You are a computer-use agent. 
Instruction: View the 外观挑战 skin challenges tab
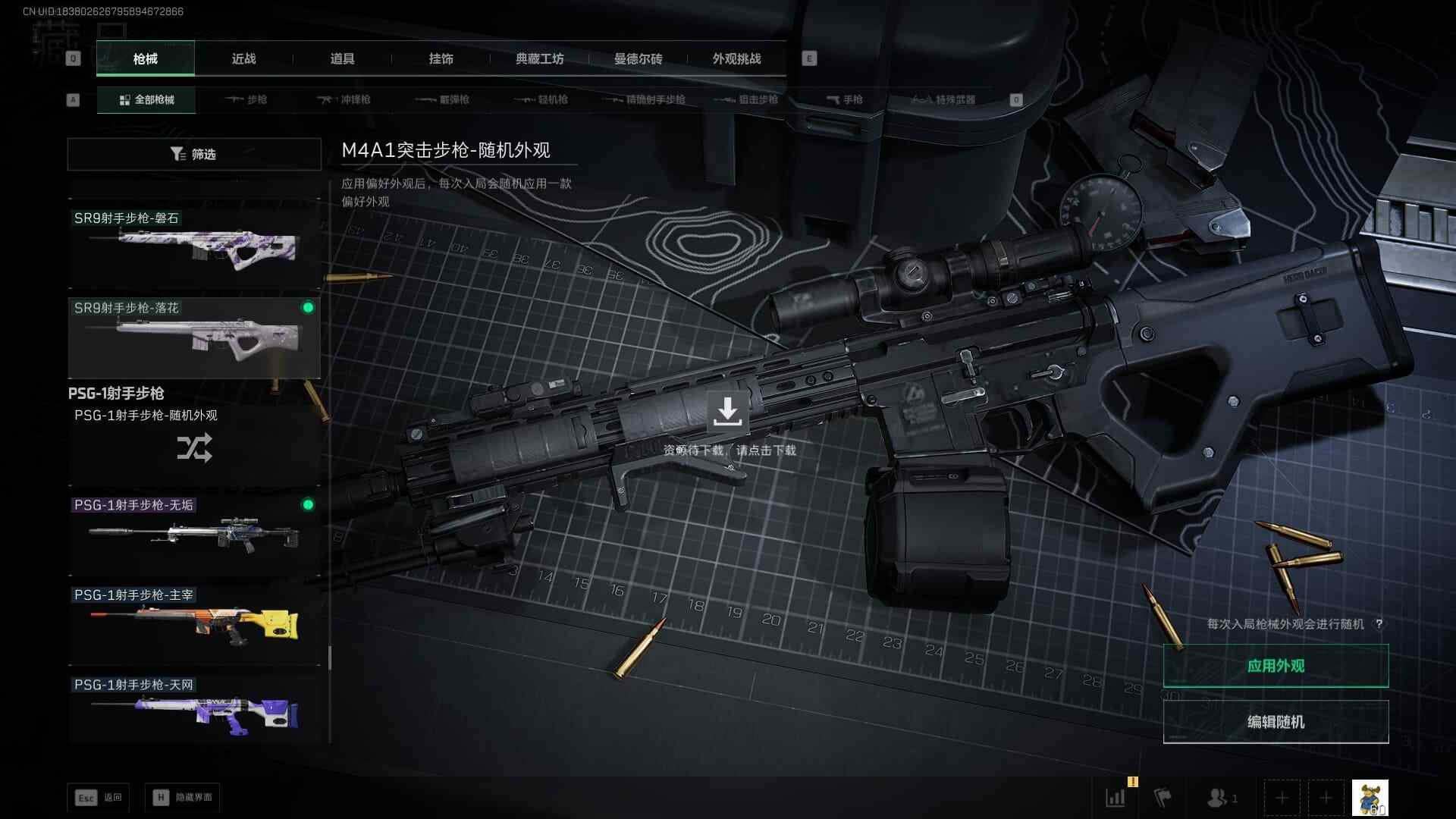(x=736, y=58)
